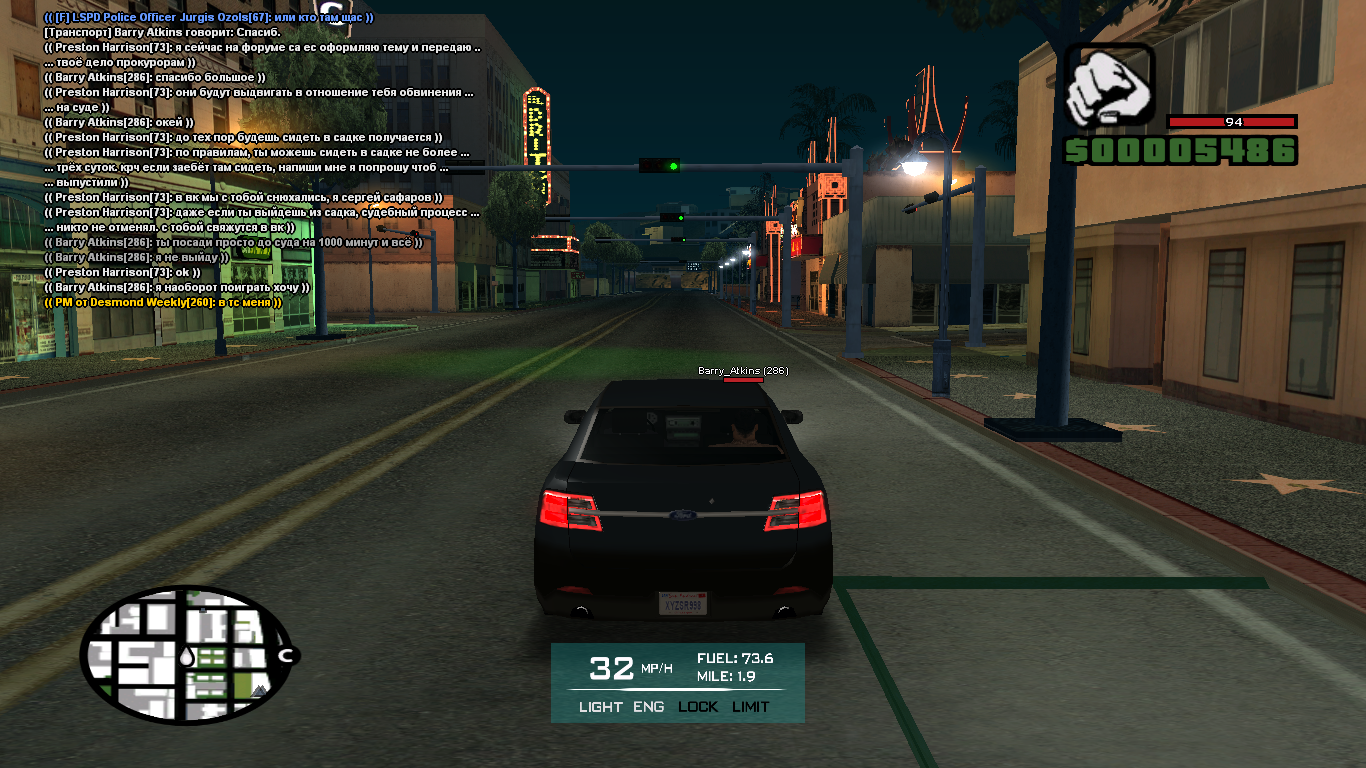Viewport: 1366px width, 768px height.
Task: Select the LSPD Police Officer Jurgis Ozols chat line
Action: point(209,18)
